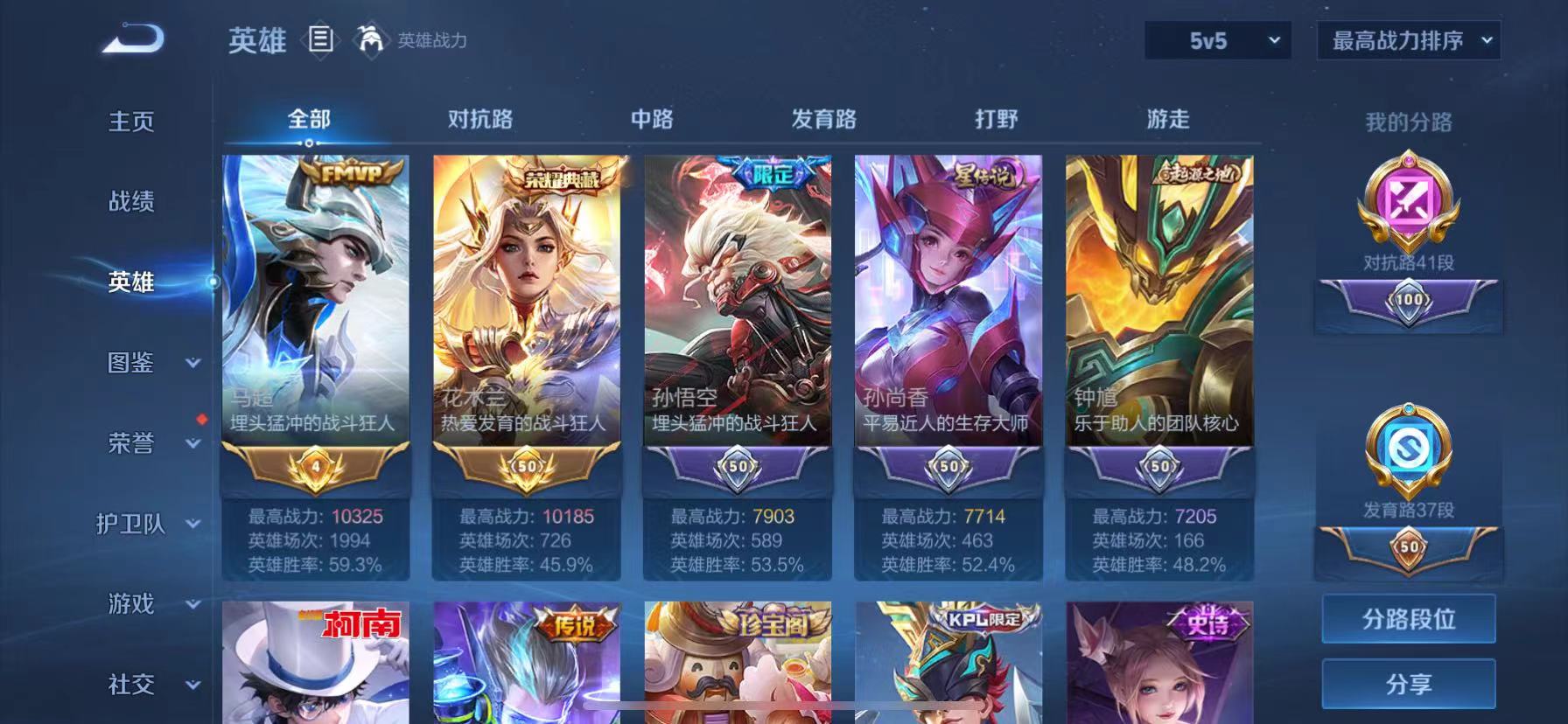The image size is (1568, 724).
Task: Click the 荣耀典藏 badge on 花木兰's card
Action: point(560,177)
